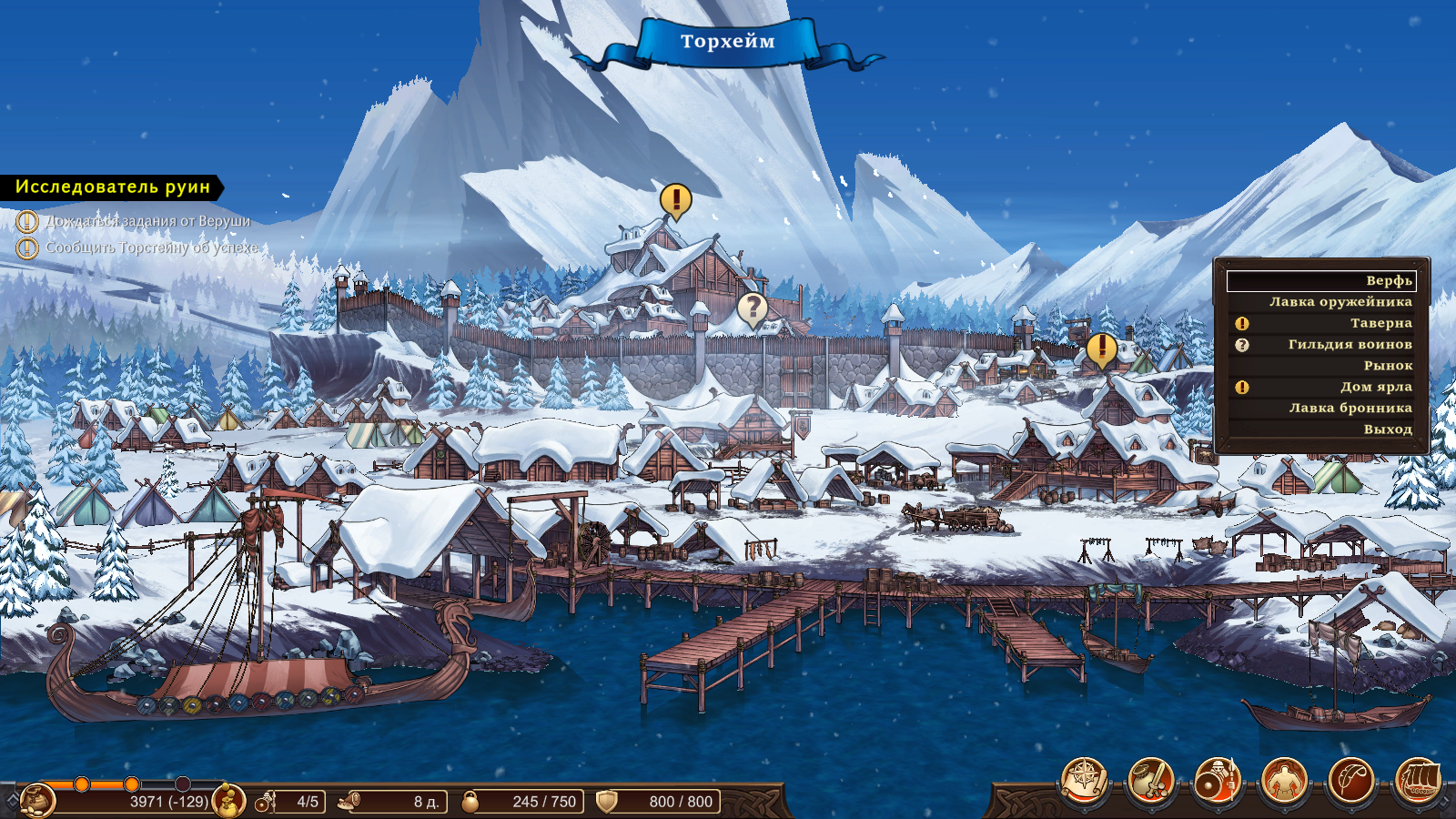Click the longship icon in bottom bar
This screenshot has height=819, width=1456.
click(1418, 781)
